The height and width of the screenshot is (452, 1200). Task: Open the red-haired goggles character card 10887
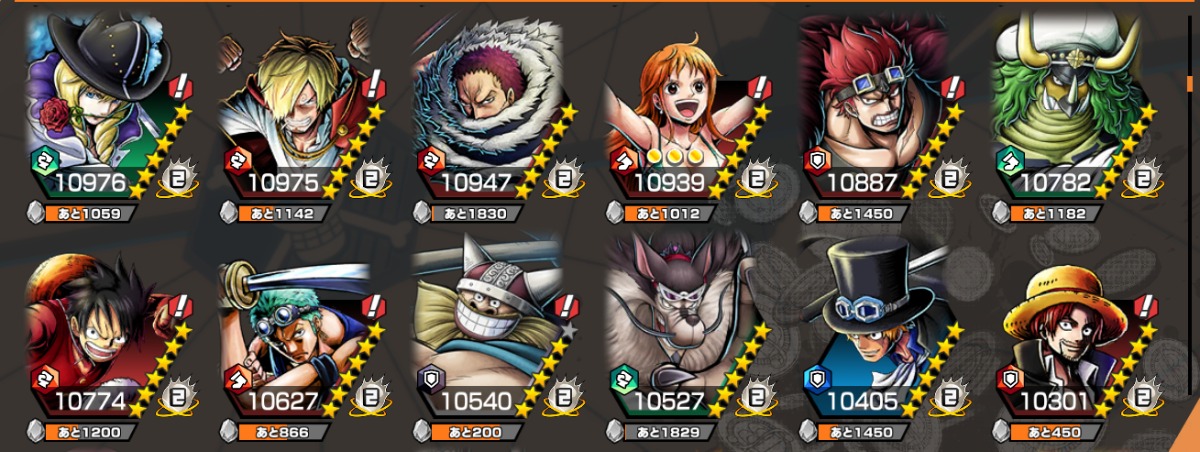pos(879,110)
